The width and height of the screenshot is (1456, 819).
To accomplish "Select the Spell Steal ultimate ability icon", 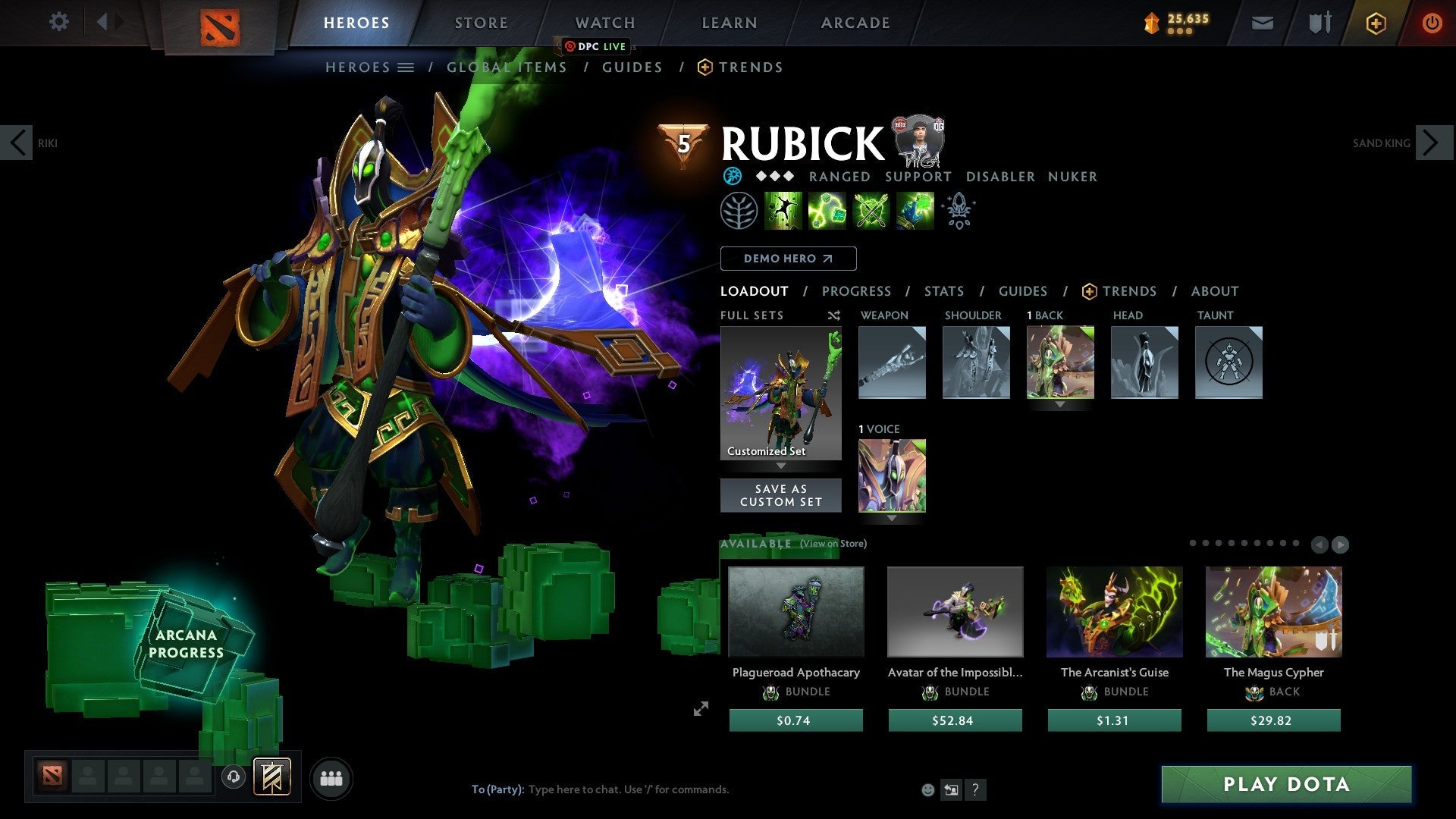I will click(915, 210).
